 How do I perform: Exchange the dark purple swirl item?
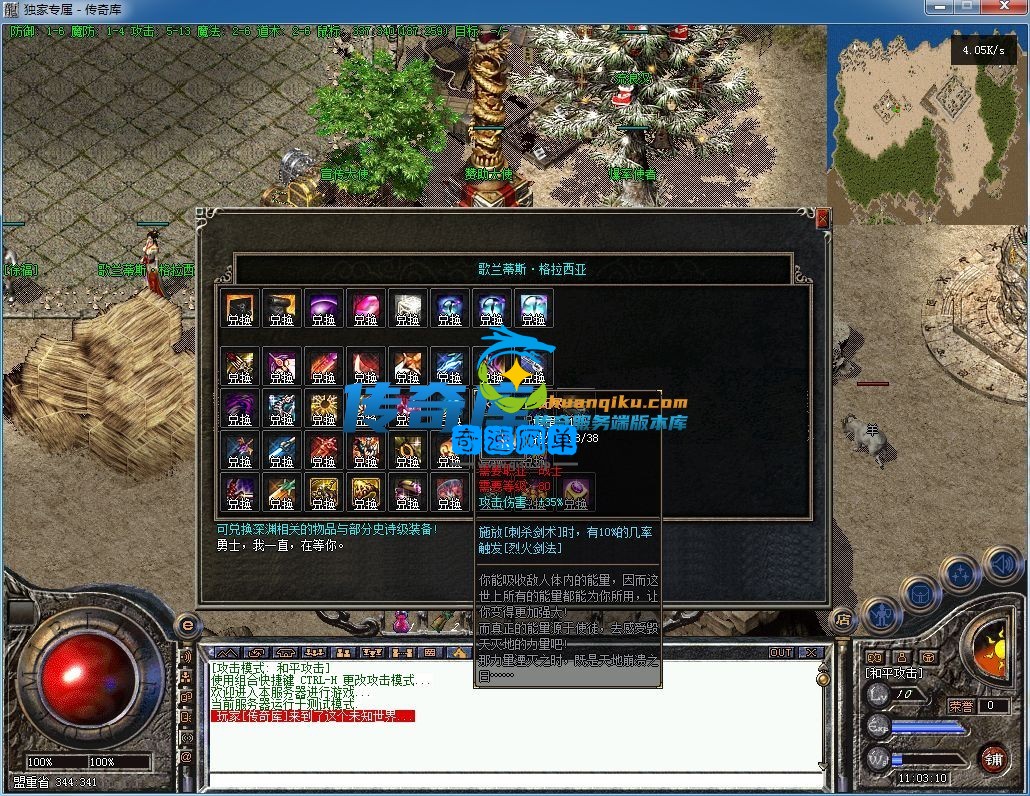pos(240,409)
